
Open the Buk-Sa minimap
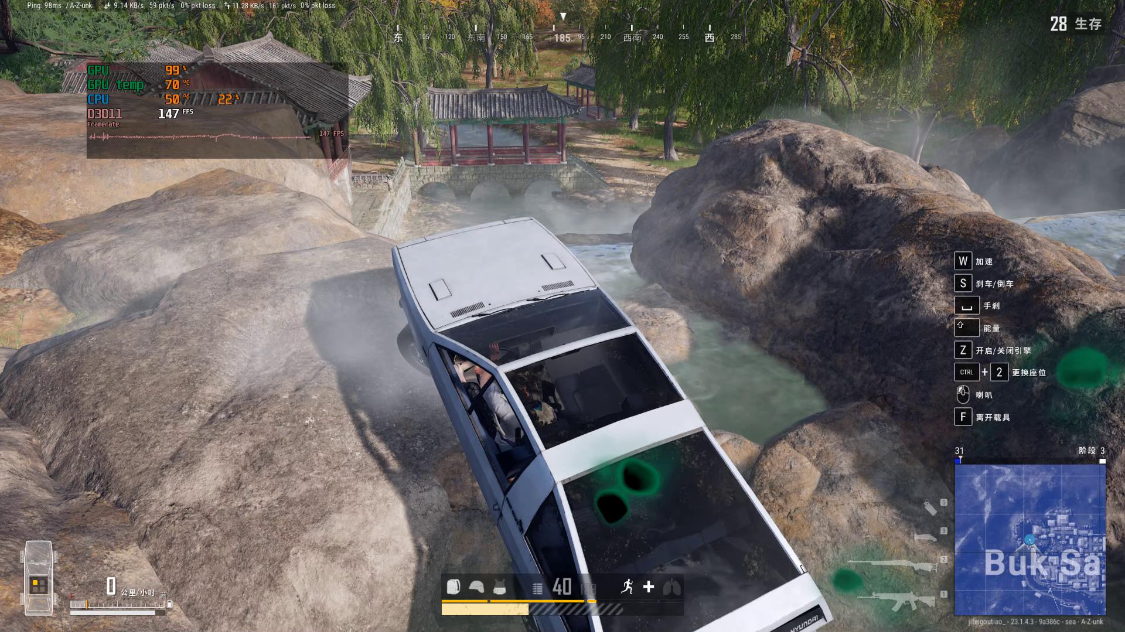click(1029, 539)
